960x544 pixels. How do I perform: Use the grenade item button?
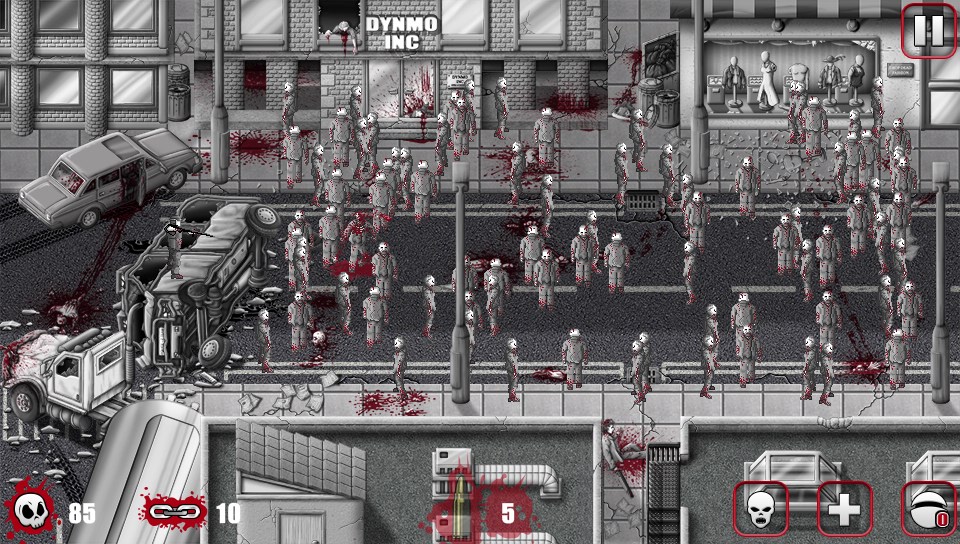(929, 510)
